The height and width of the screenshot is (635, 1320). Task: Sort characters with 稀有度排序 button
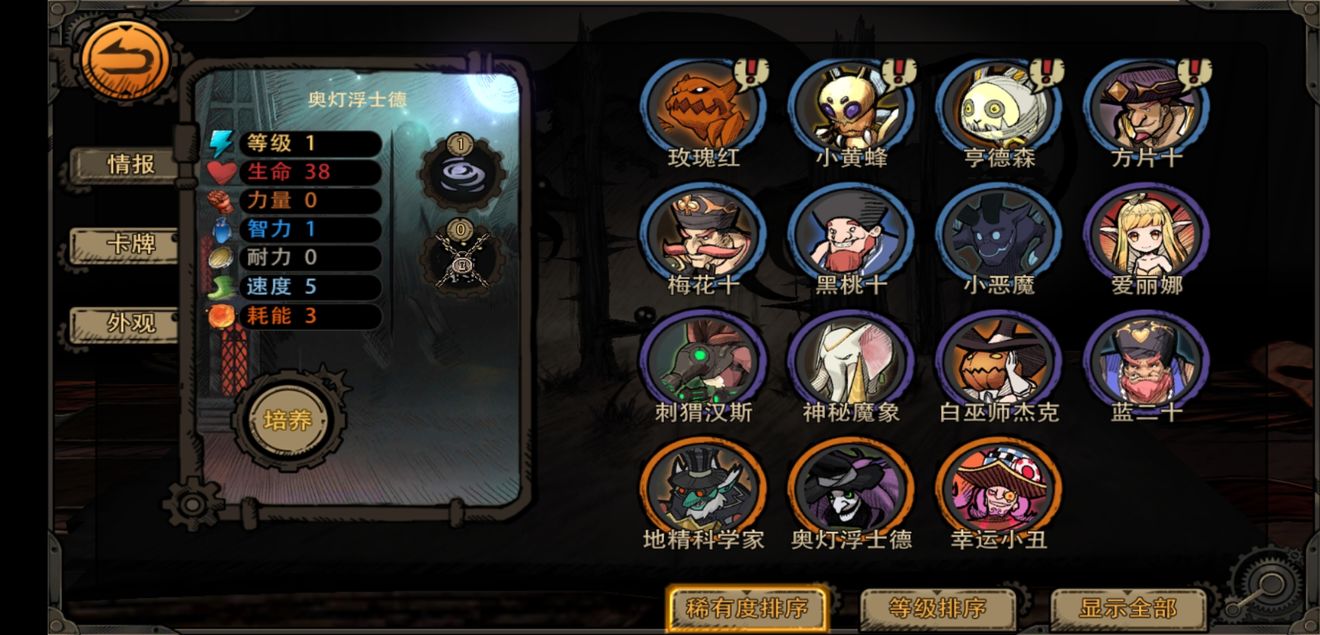click(747, 607)
